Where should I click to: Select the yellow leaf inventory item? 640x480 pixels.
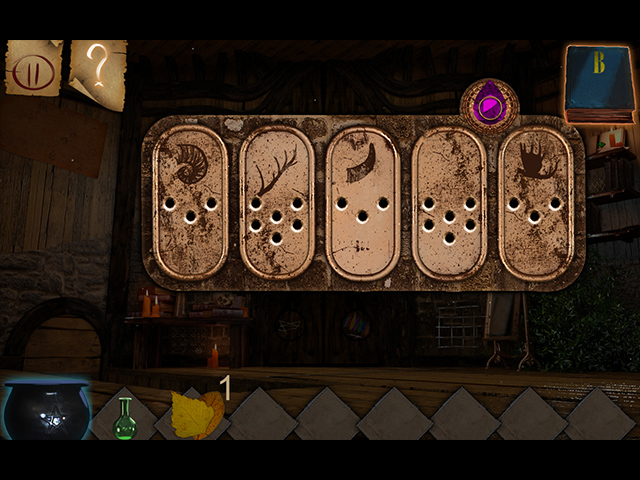point(197,413)
